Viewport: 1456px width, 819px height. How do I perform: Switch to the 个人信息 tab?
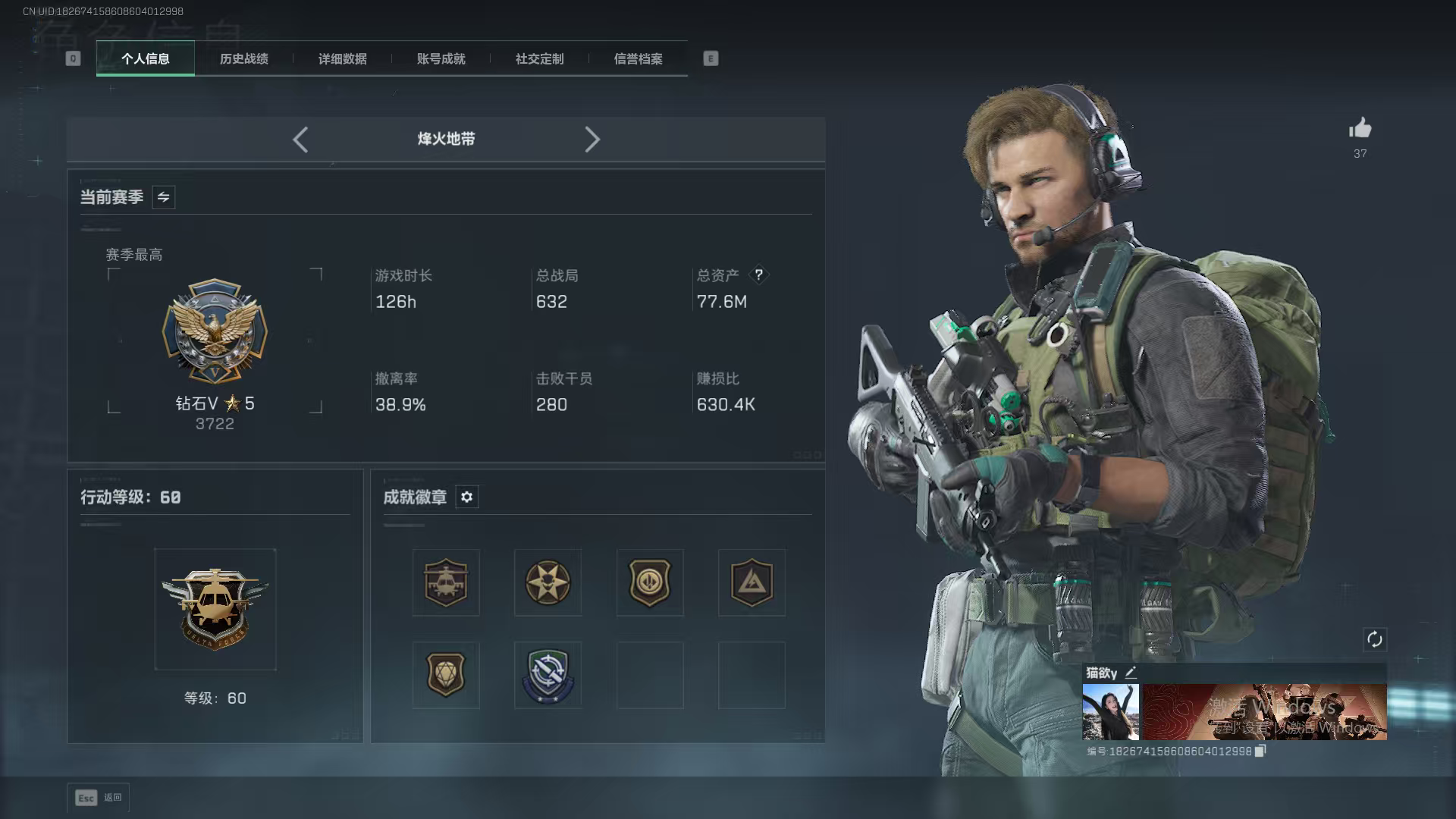coord(145,58)
